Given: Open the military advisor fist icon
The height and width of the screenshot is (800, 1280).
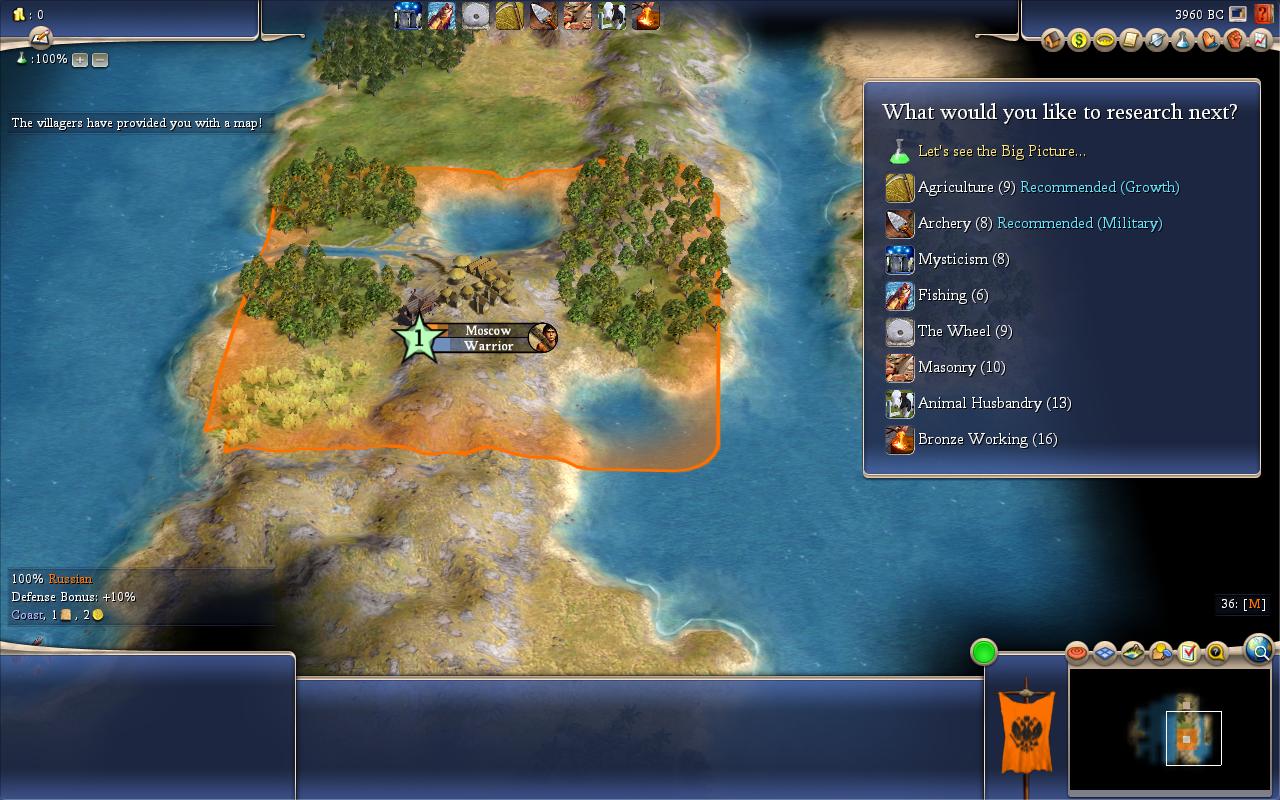Looking at the screenshot, I should [1234, 40].
